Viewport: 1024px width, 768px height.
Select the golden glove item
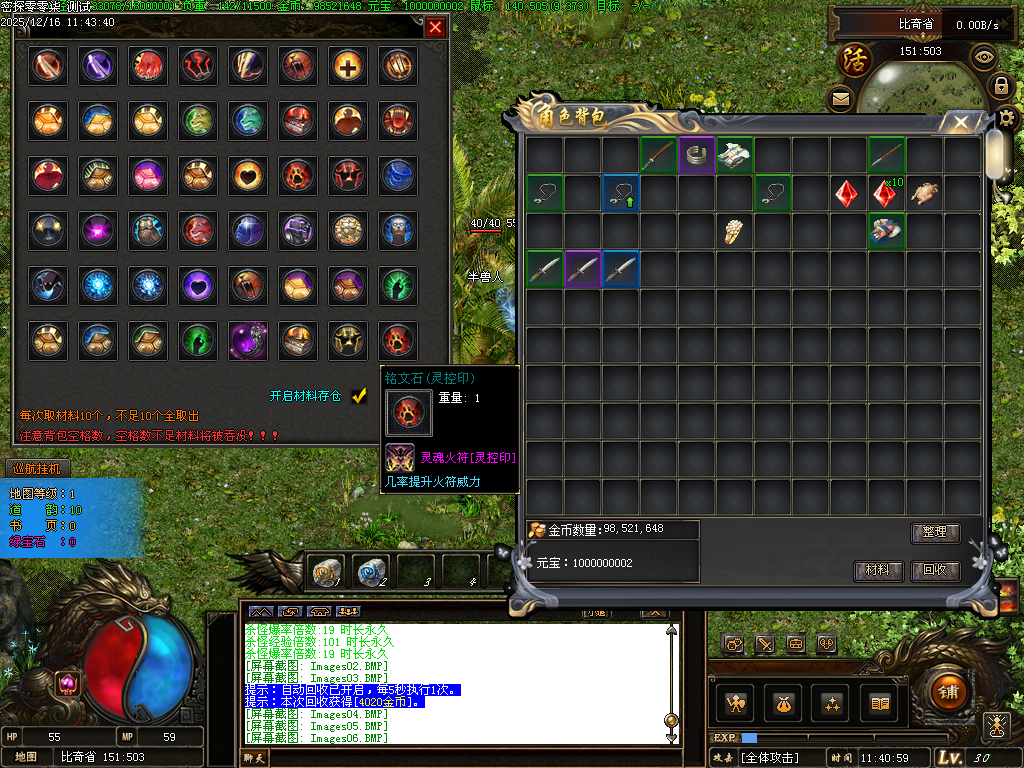point(735,231)
